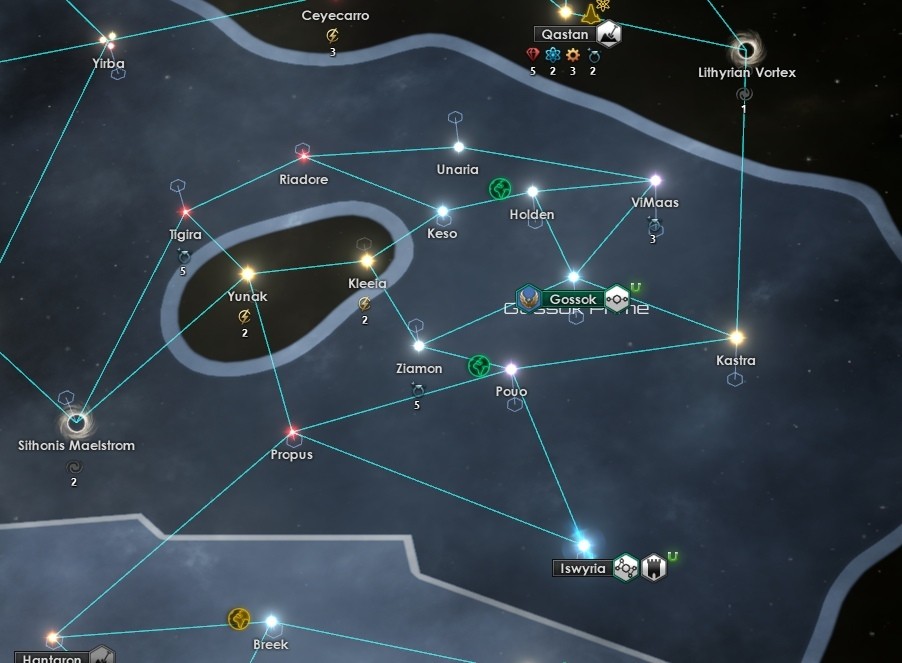Pick the Propus red star
Screen dimensions: 902x663
pos(292,433)
